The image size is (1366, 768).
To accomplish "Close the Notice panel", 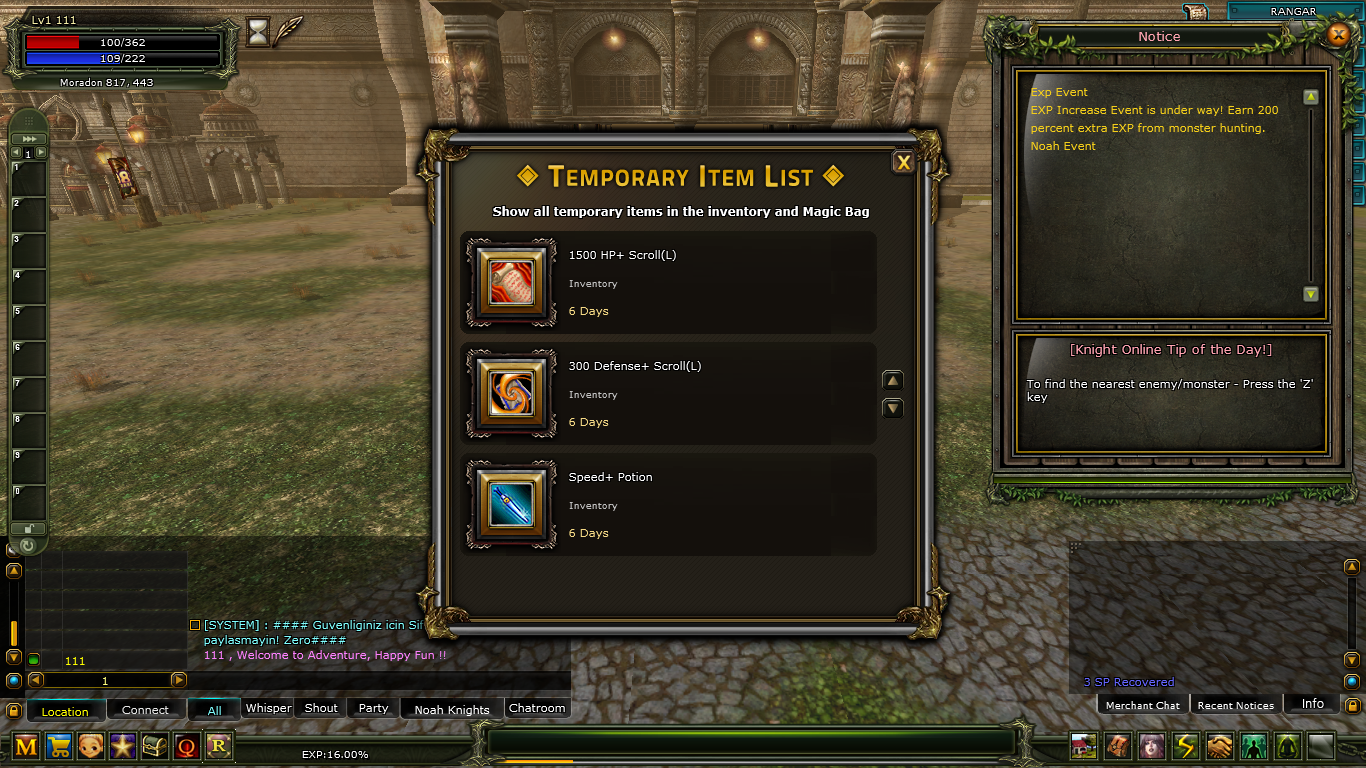I will 1338,36.
